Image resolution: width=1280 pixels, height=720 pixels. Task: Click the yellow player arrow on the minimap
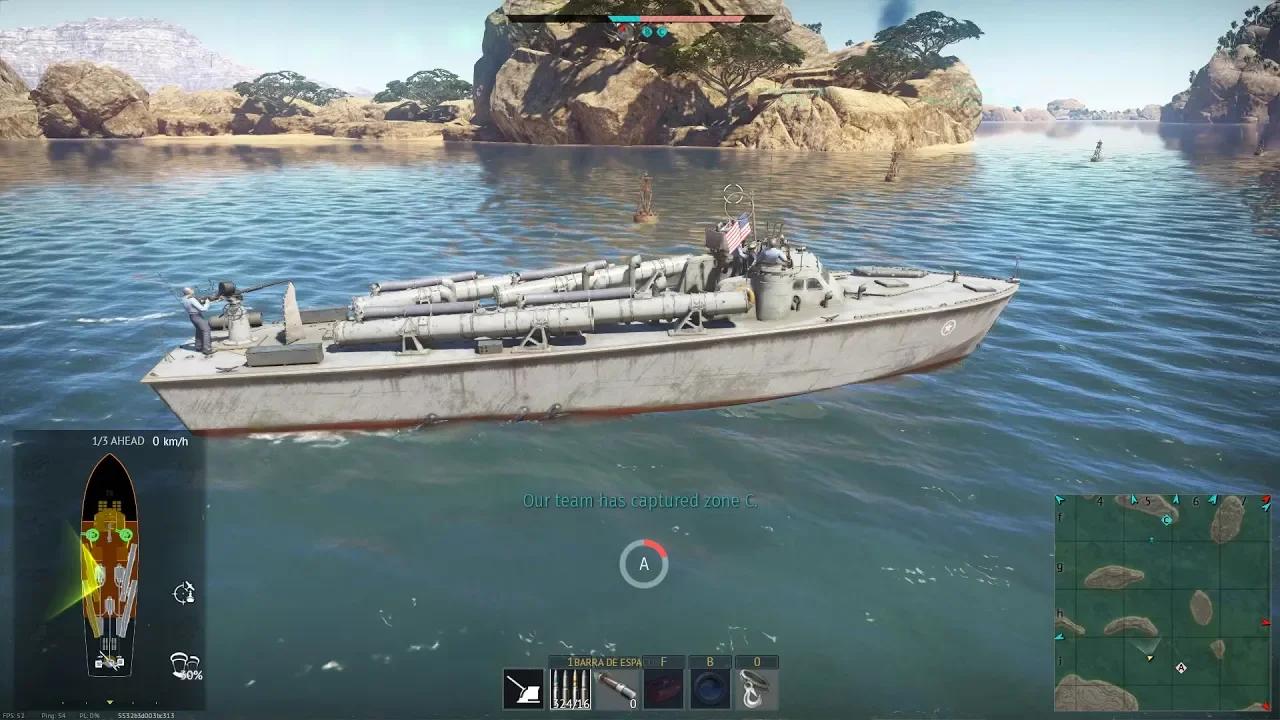click(x=1149, y=658)
